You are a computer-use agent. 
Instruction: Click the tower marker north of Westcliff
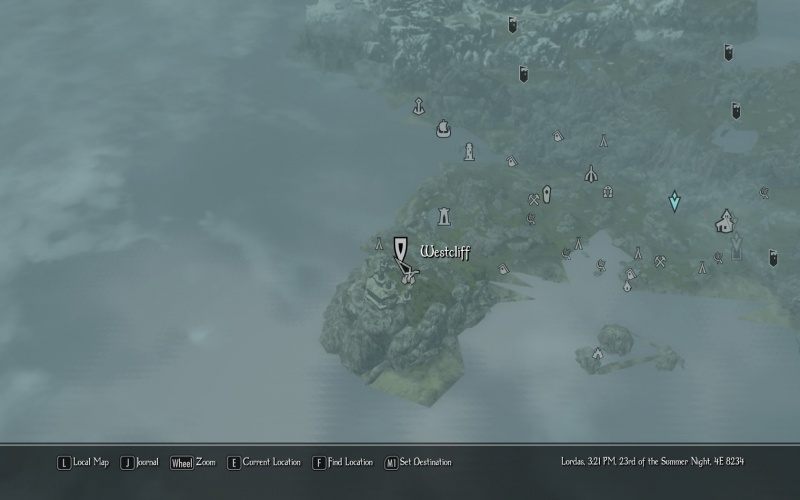click(x=444, y=215)
